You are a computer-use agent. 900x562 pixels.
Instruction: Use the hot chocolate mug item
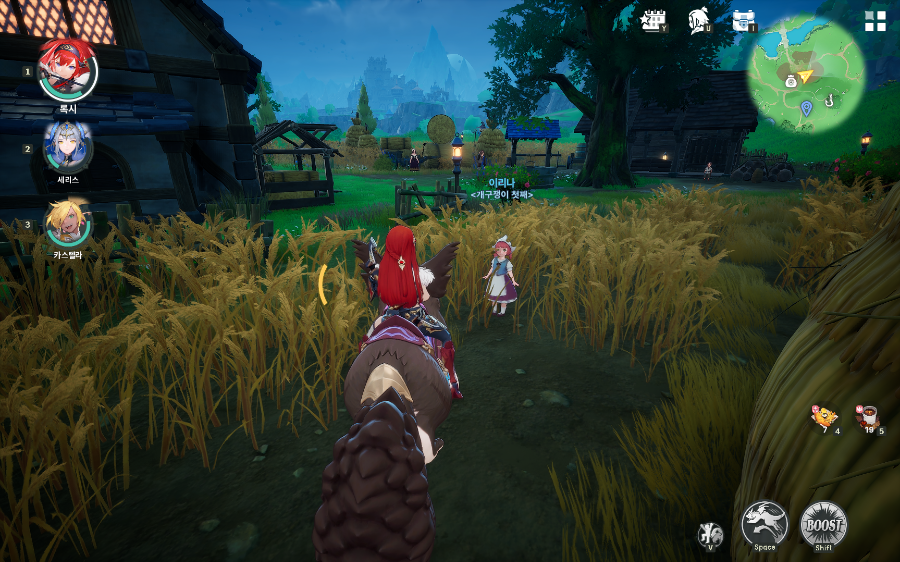867,417
